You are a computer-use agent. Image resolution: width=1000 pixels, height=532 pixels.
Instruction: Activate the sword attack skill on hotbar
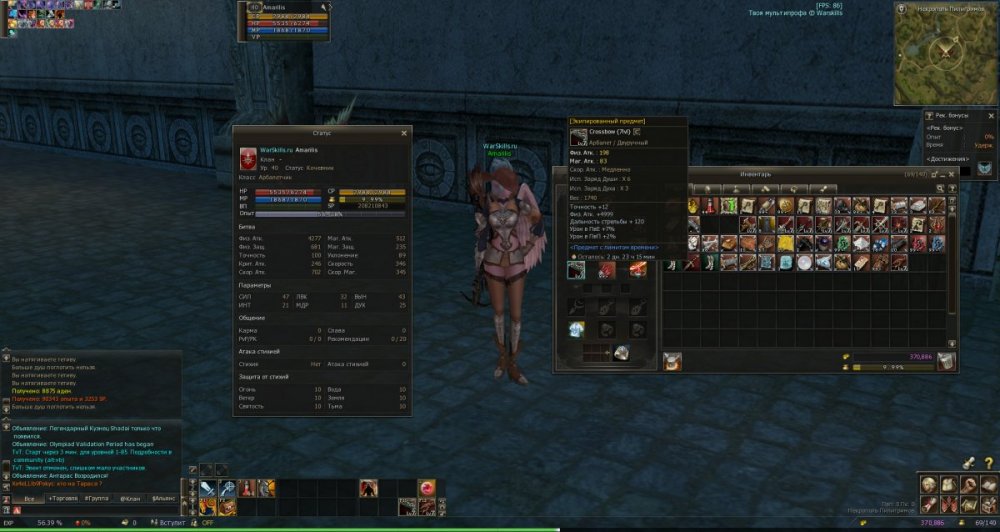click(207, 488)
